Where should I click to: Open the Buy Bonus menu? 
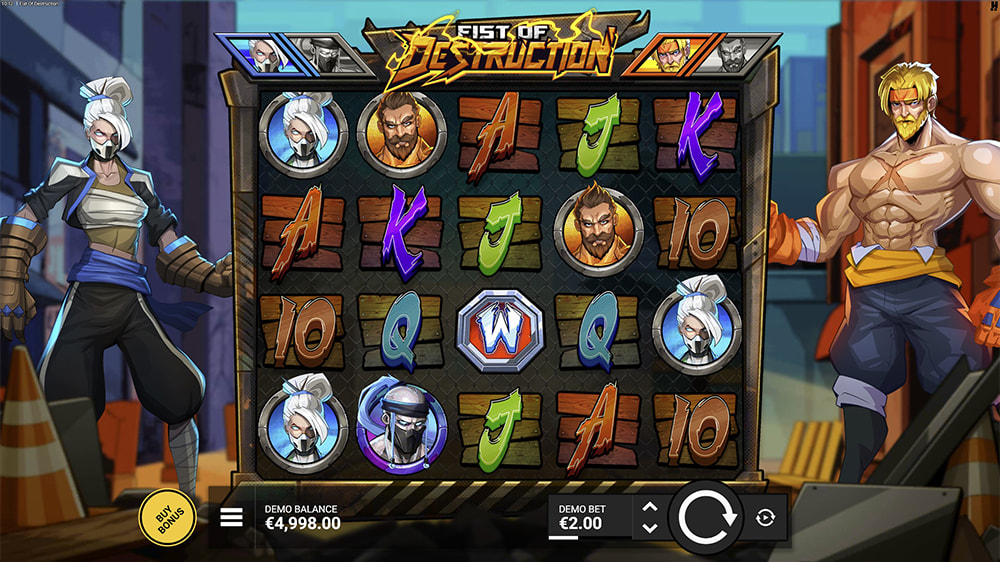point(167,518)
